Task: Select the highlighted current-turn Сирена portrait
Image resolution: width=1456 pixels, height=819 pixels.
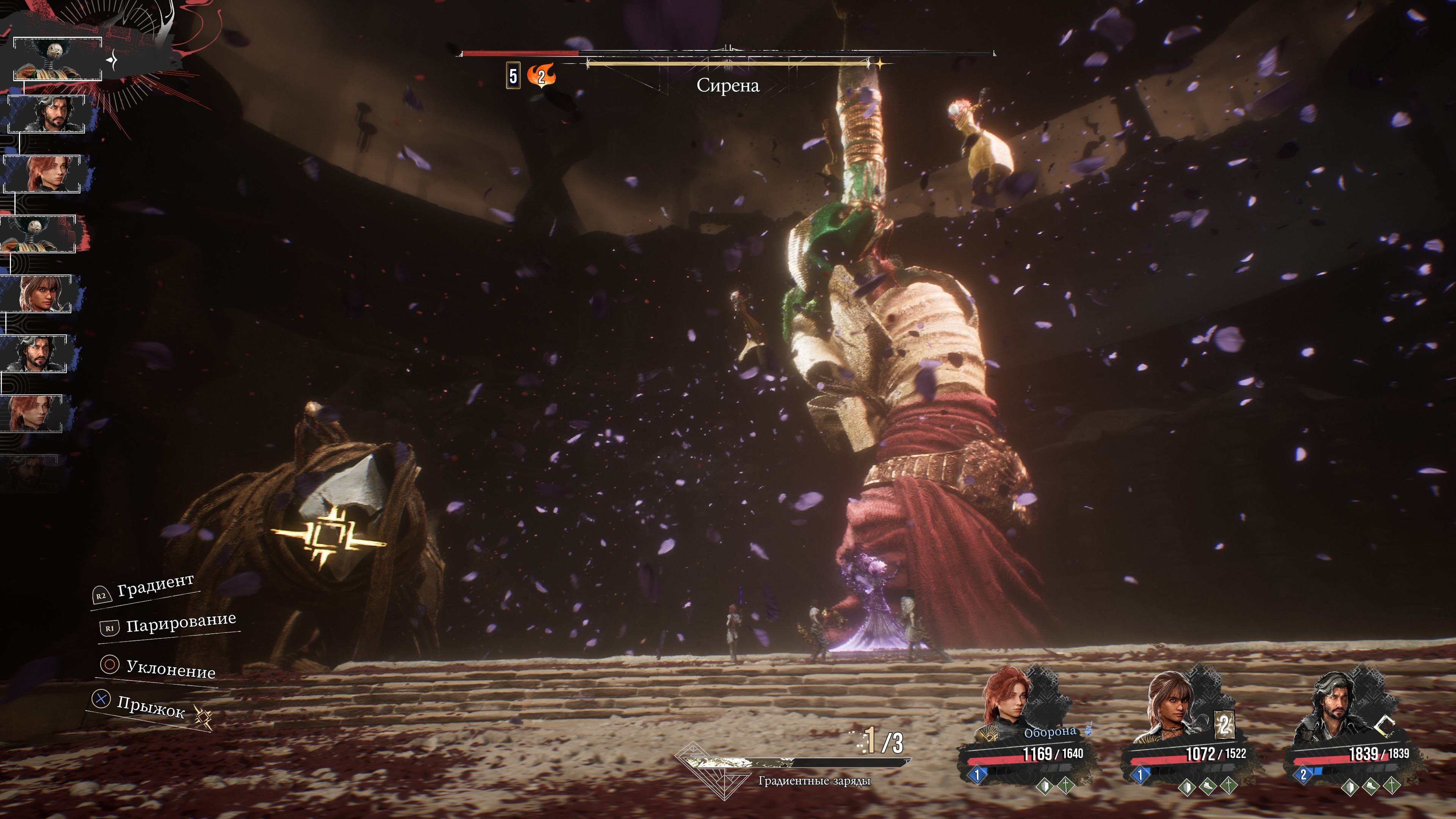Action: coord(57,60)
